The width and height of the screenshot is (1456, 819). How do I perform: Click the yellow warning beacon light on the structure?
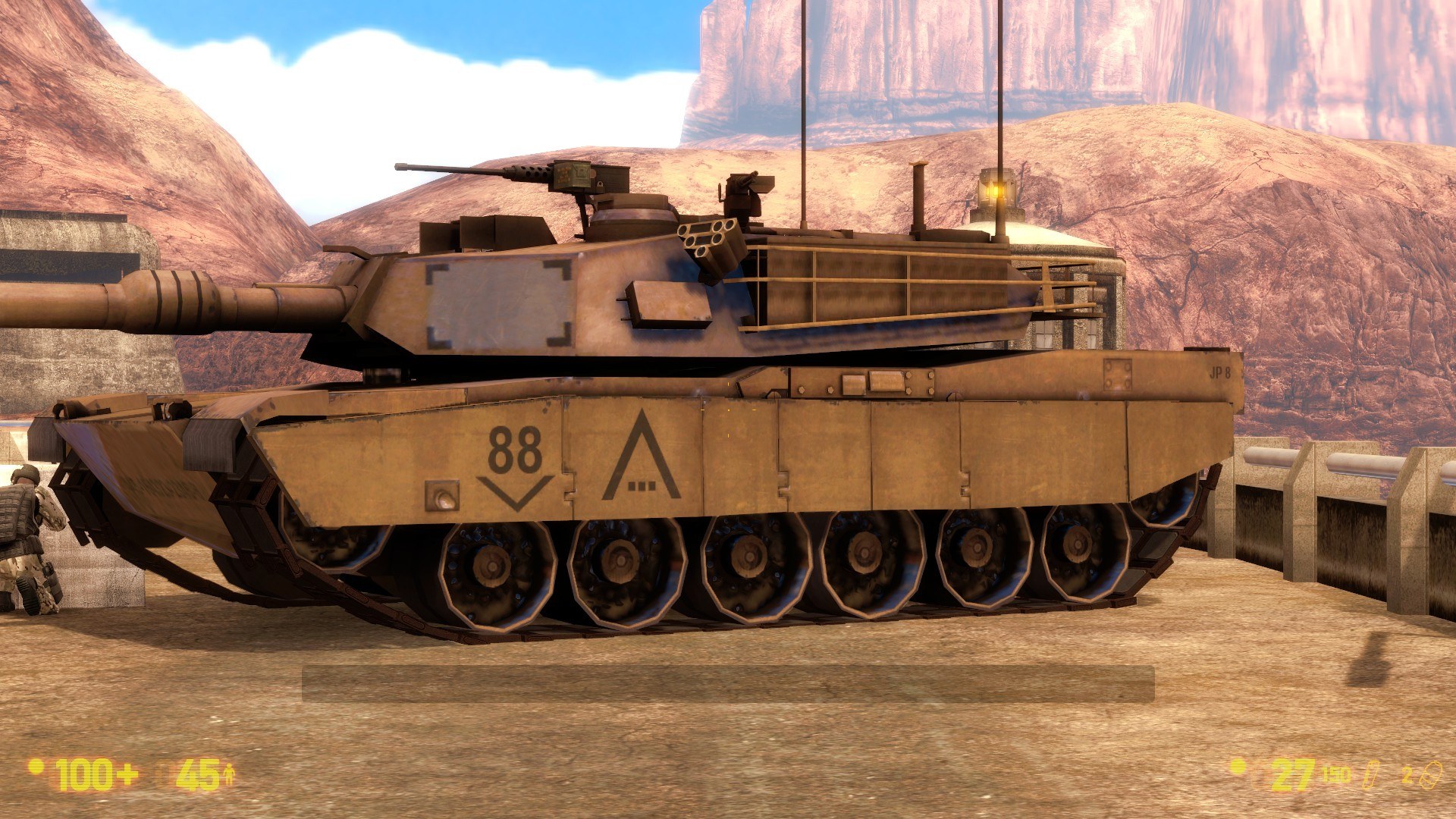click(x=996, y=190)
